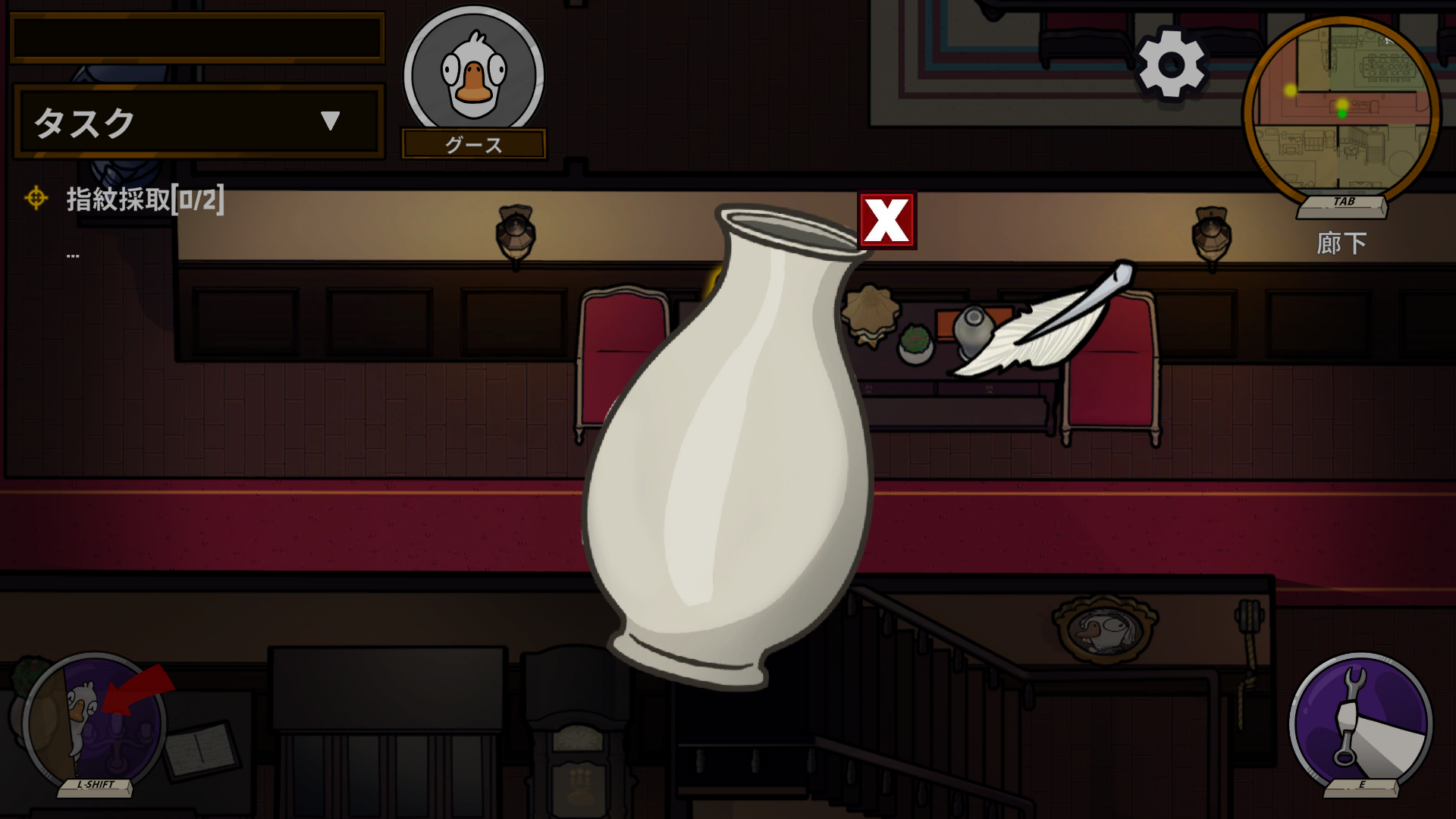Activate the goose peek ability button

pos(95,720)
